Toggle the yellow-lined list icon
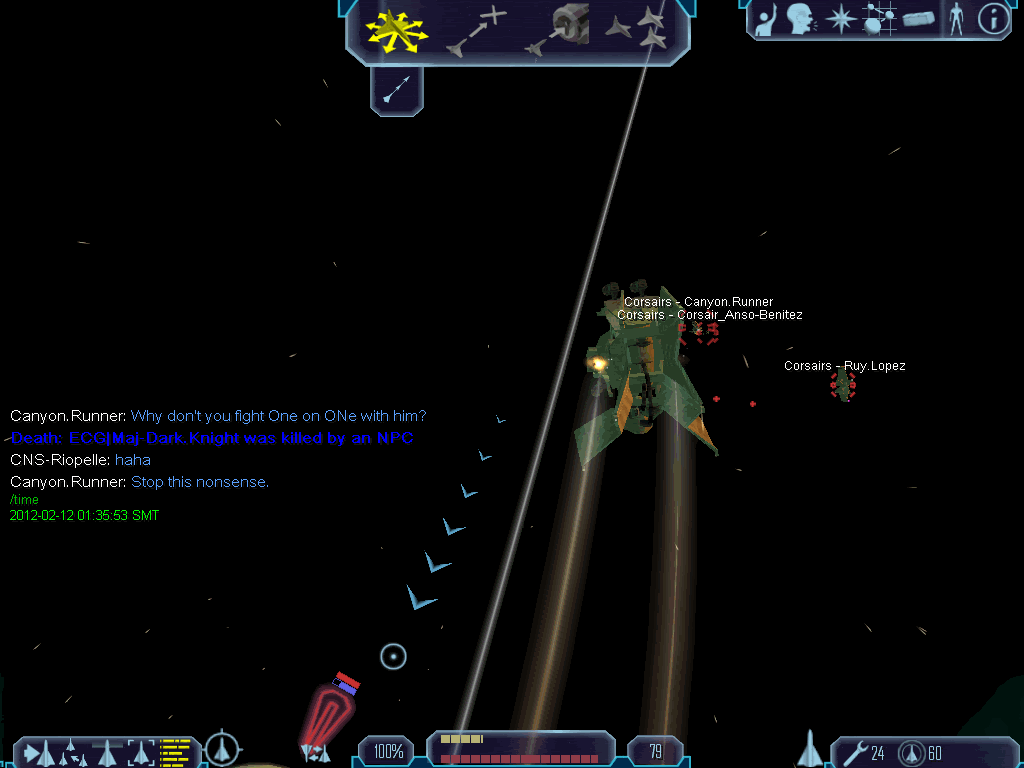The image size is (1024, 768). [175, 751]
